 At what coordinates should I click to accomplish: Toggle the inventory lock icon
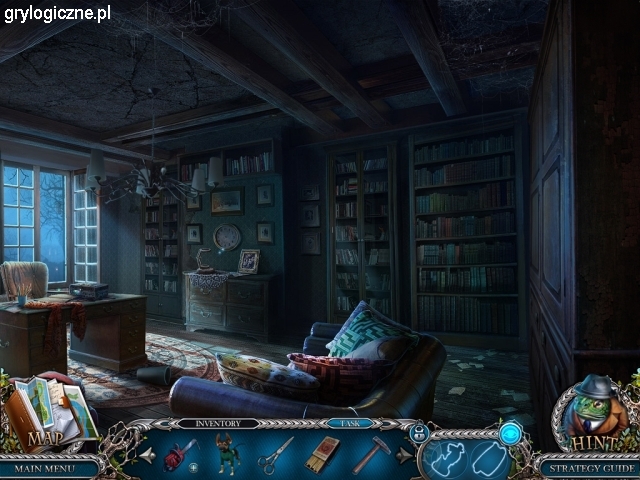[x=420, y=432]
